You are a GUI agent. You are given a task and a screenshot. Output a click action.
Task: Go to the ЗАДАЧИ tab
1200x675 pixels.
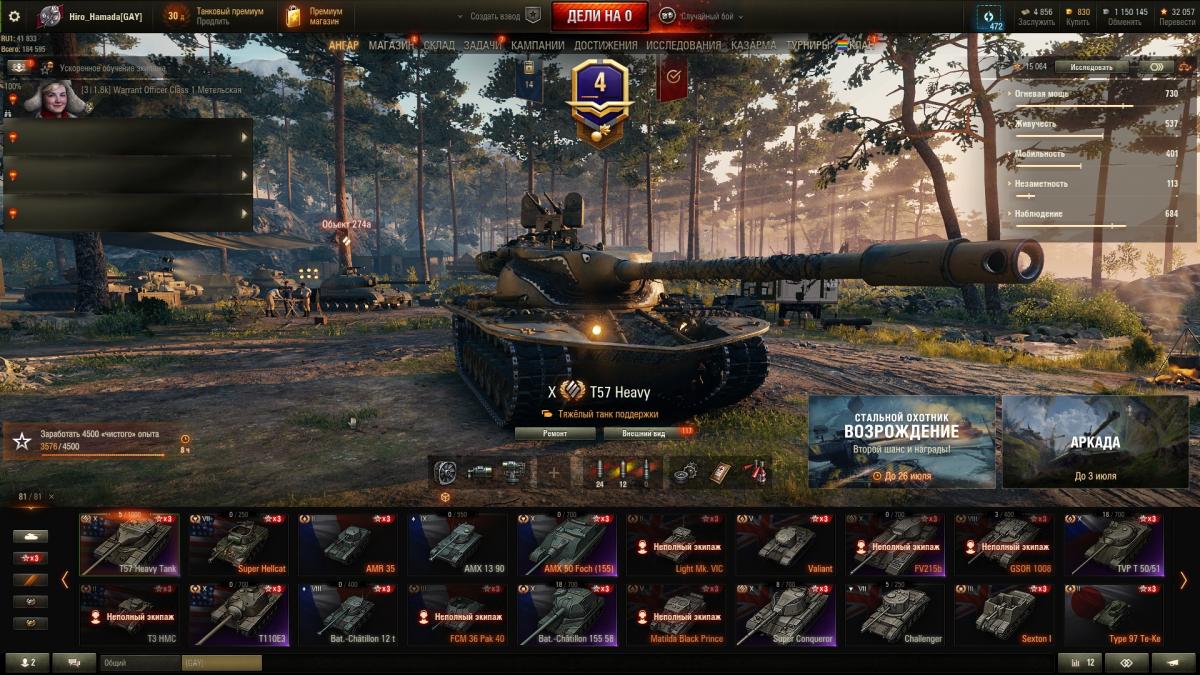click(483, 45)
